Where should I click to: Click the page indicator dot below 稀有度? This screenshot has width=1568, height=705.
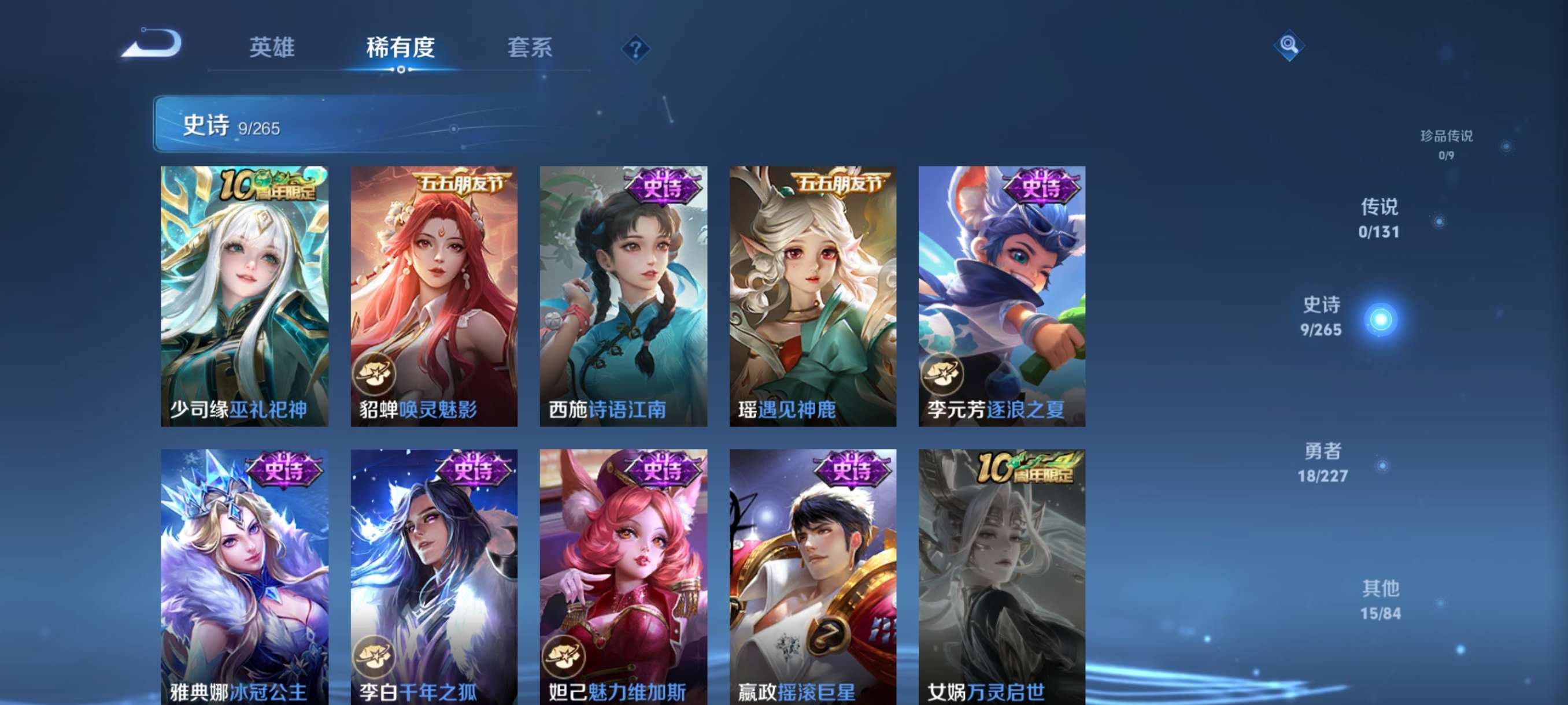(x=400, y=69)
